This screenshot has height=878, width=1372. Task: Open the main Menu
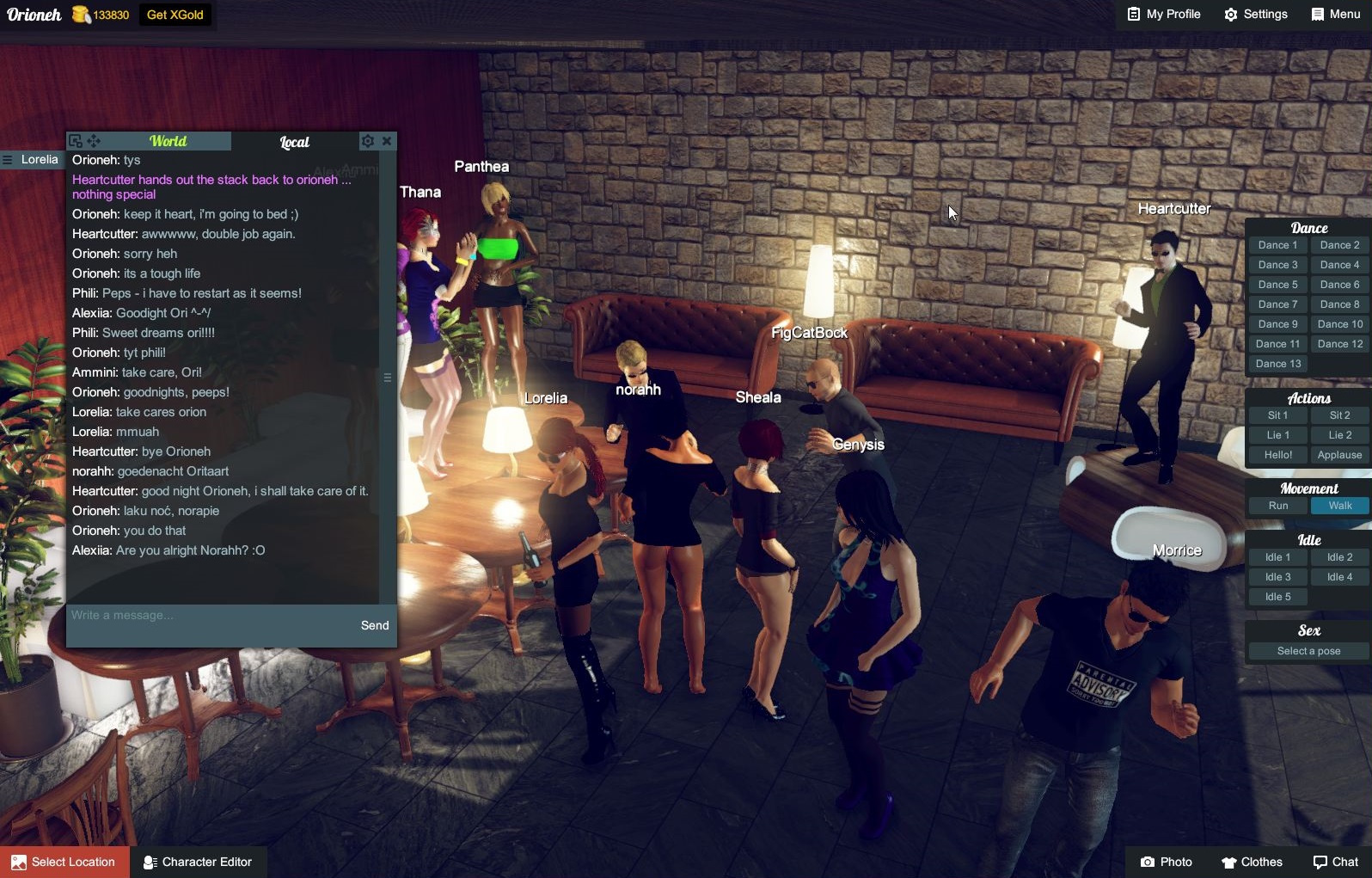point(1336,15)
